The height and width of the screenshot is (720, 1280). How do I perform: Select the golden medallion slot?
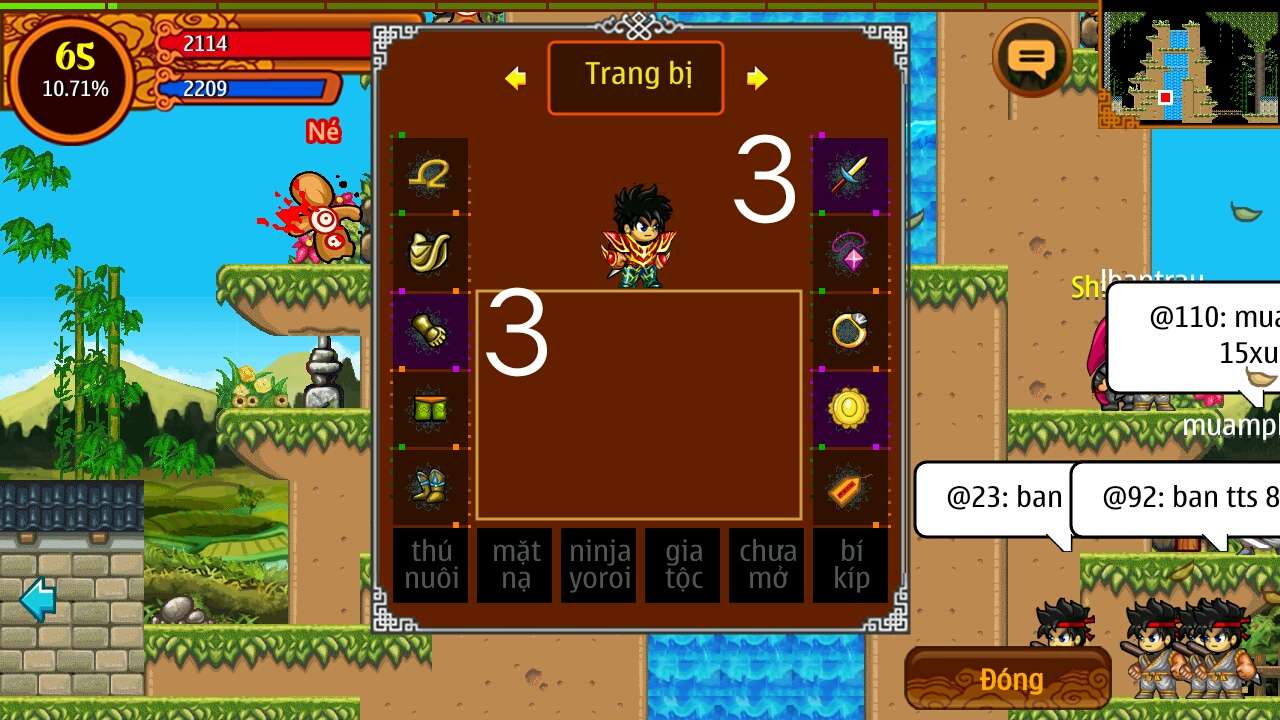pyautogui.click(x=850, y=409)
